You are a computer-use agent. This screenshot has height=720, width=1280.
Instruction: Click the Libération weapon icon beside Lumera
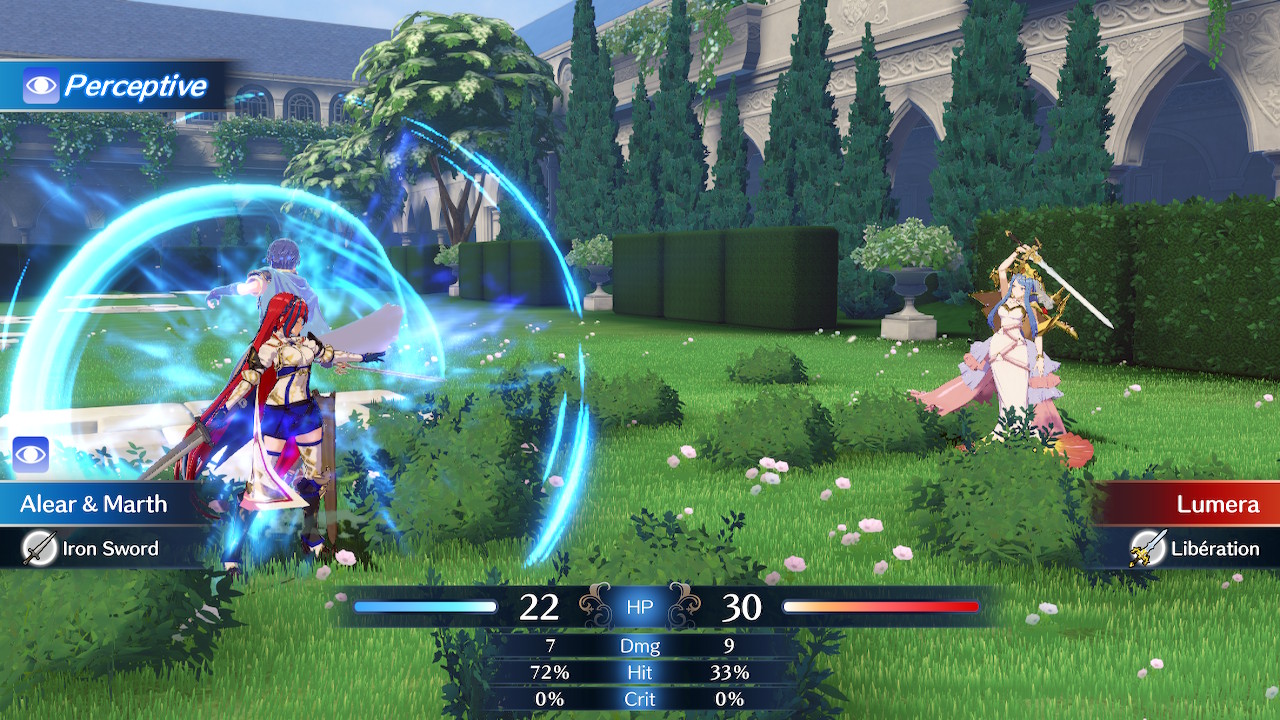click(1150, 549)
